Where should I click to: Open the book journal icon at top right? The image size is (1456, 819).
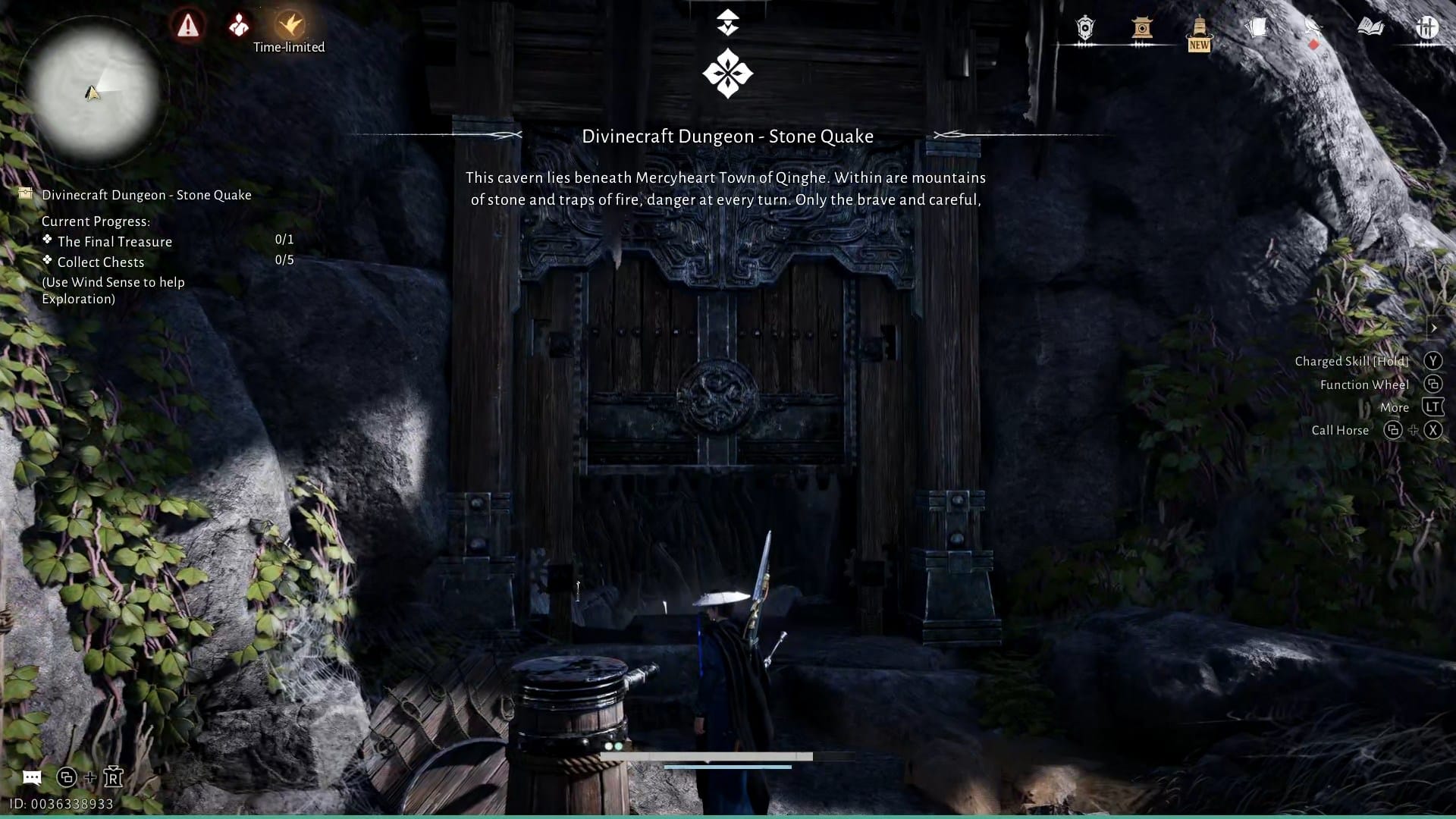(1371, 27)
